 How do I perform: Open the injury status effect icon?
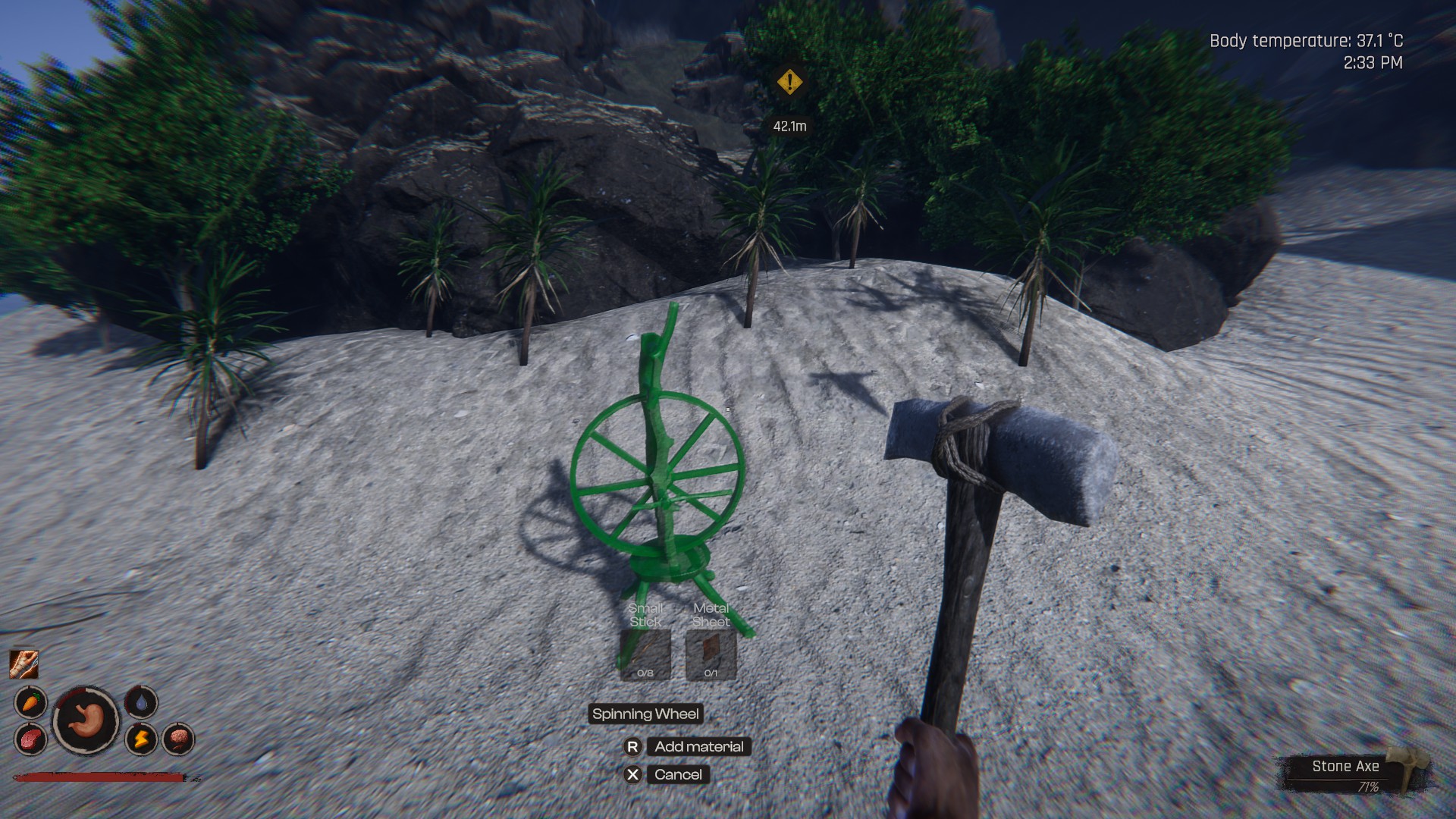[24, 664]
